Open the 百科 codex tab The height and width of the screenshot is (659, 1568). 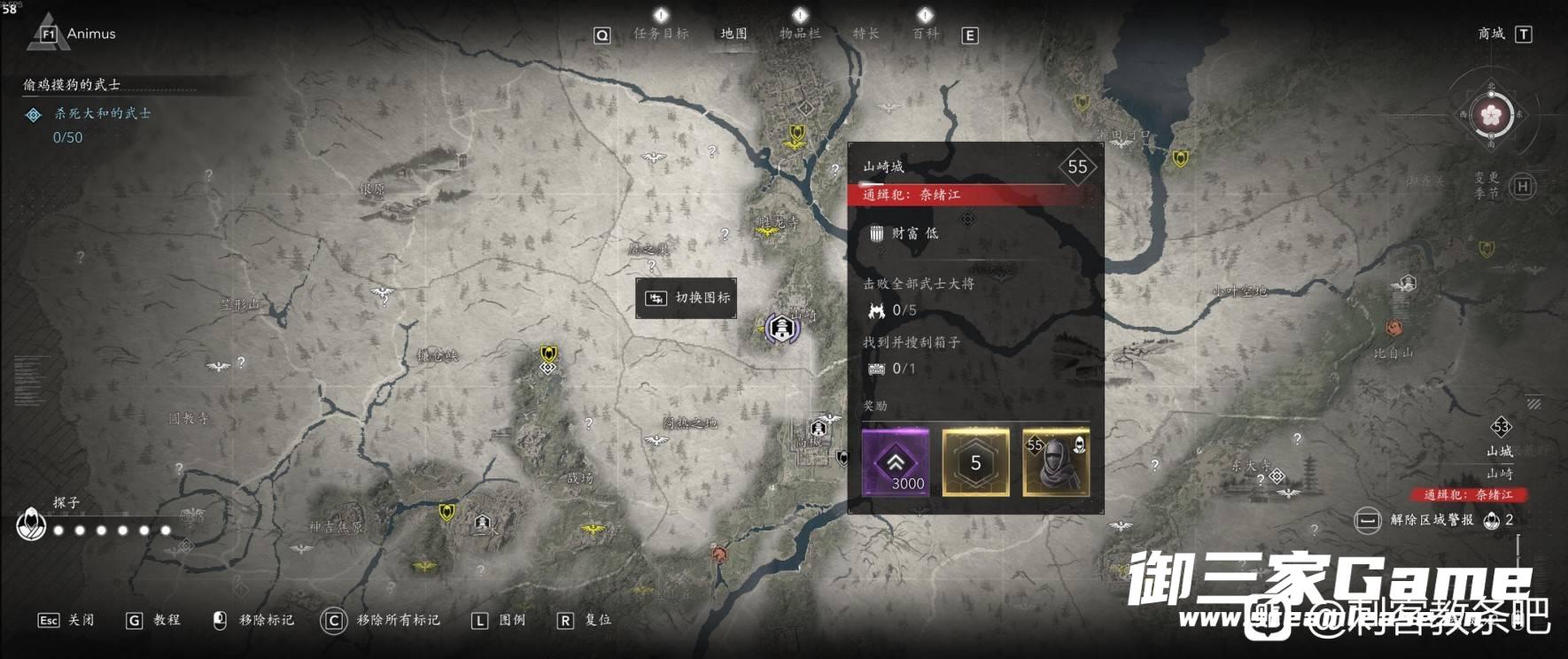coord(925,34)
